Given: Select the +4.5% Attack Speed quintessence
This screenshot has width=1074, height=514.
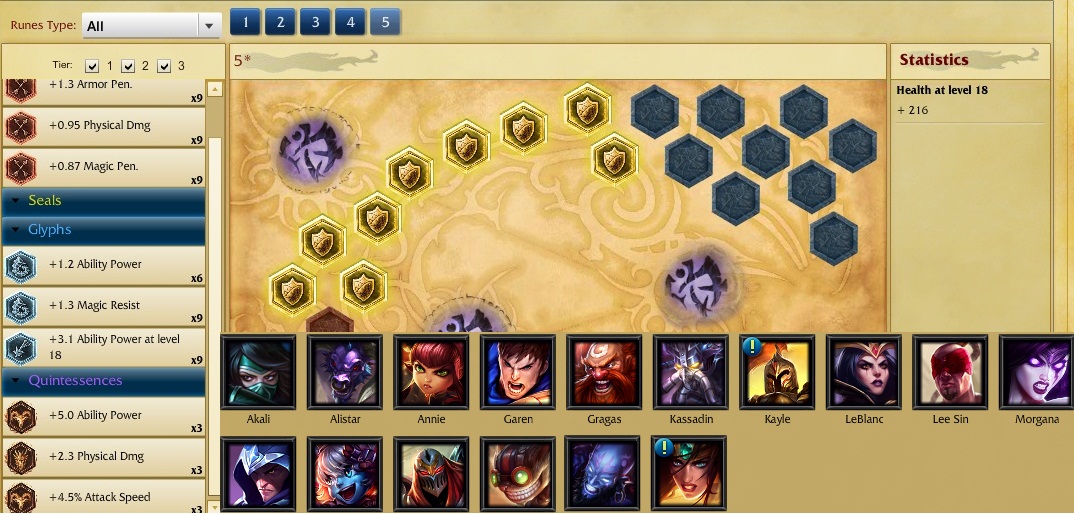Looking at the screenshot, I should (104, 496).
